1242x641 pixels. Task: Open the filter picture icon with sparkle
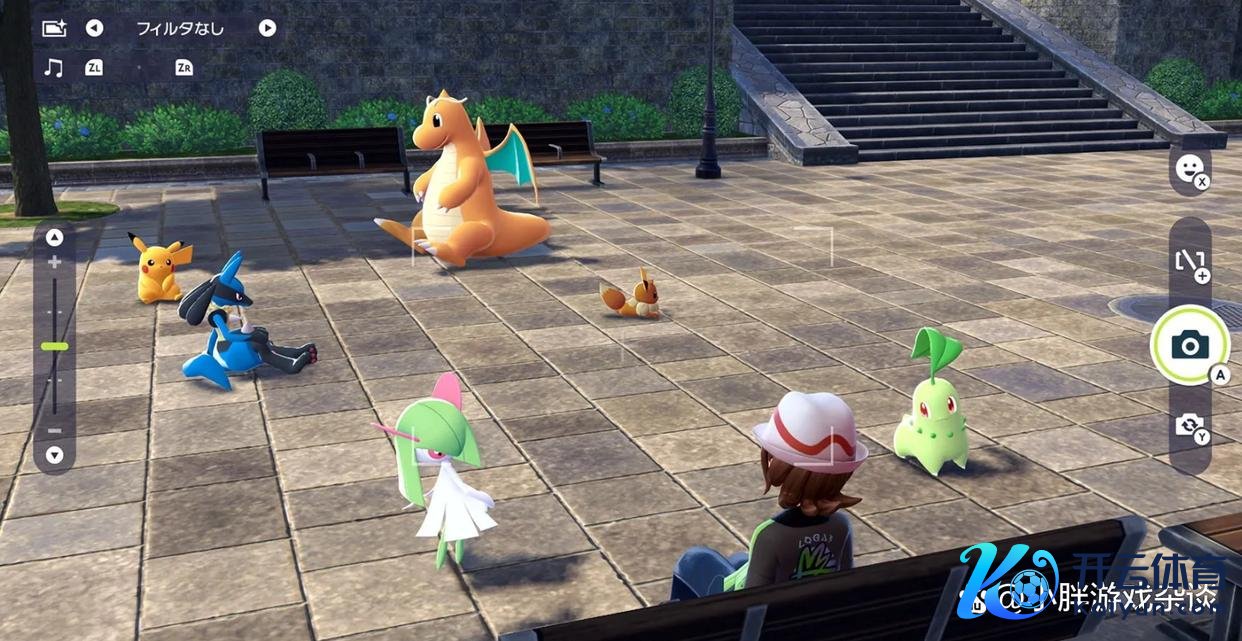(x=54, y=28)
